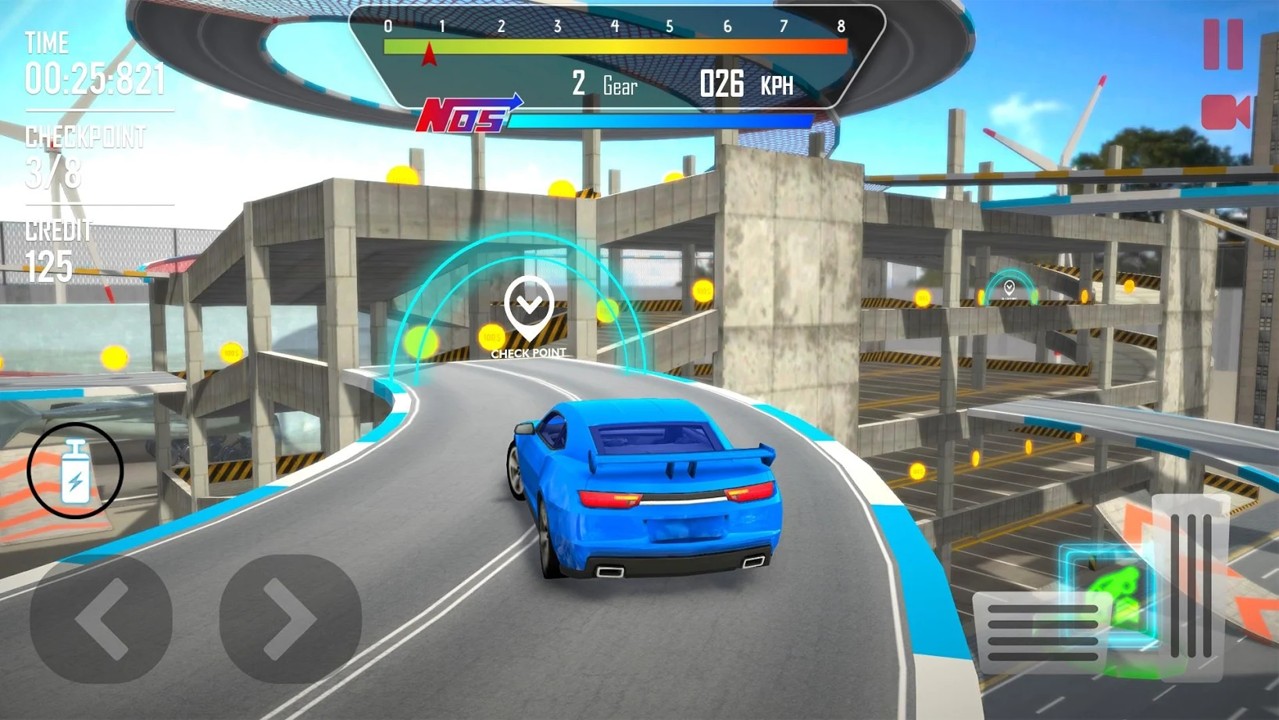1279x720 pixels.
Task: Switch camera view with the camera icon
Action: (1225, 112)
